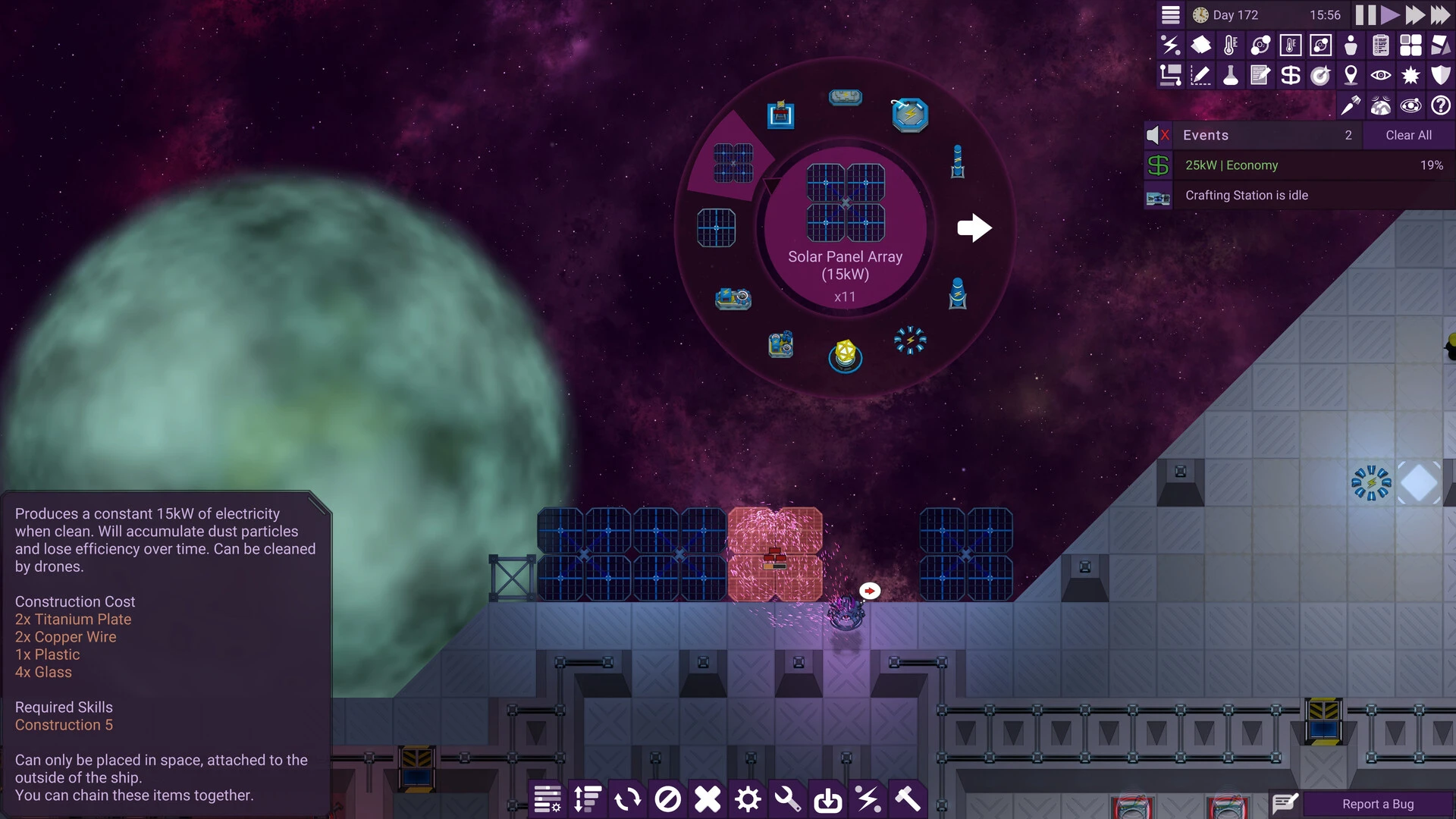Select the repair wrench tool

(x=788, y=799)
